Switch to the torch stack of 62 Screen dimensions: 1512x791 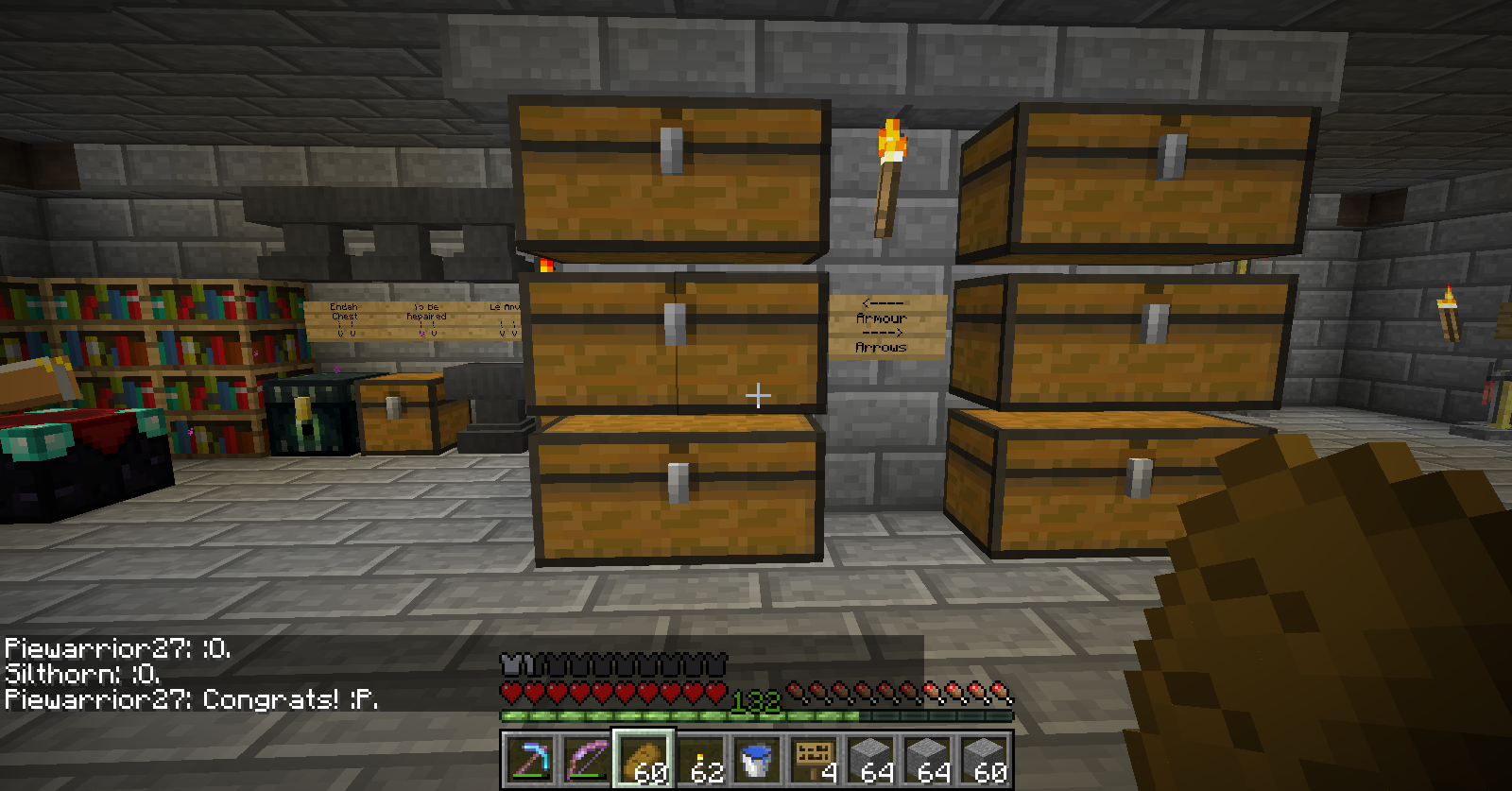[x=700, y=759]
